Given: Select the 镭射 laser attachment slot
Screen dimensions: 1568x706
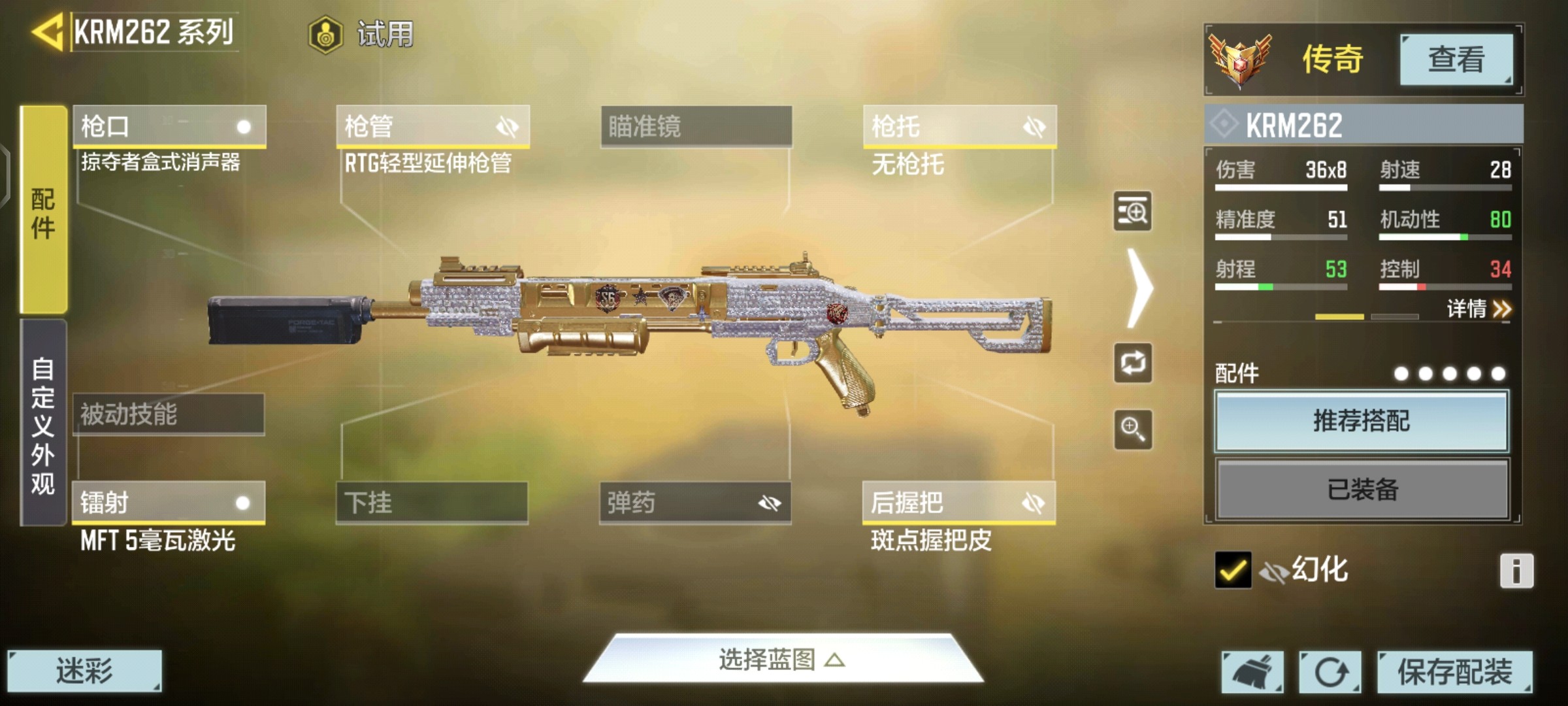Looking at the screenshot, I should (x=169, y=503).
